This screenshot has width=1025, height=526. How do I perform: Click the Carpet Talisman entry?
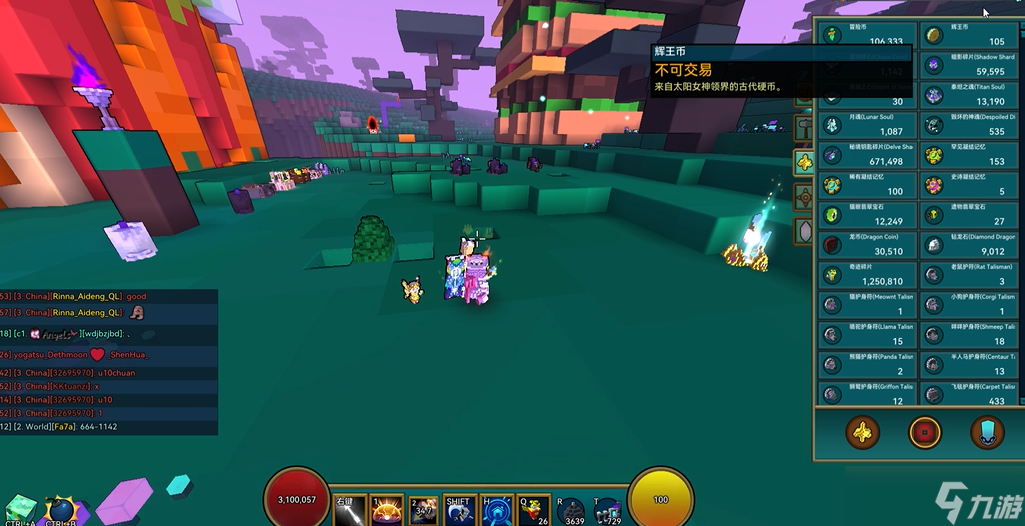click(968, 394)
